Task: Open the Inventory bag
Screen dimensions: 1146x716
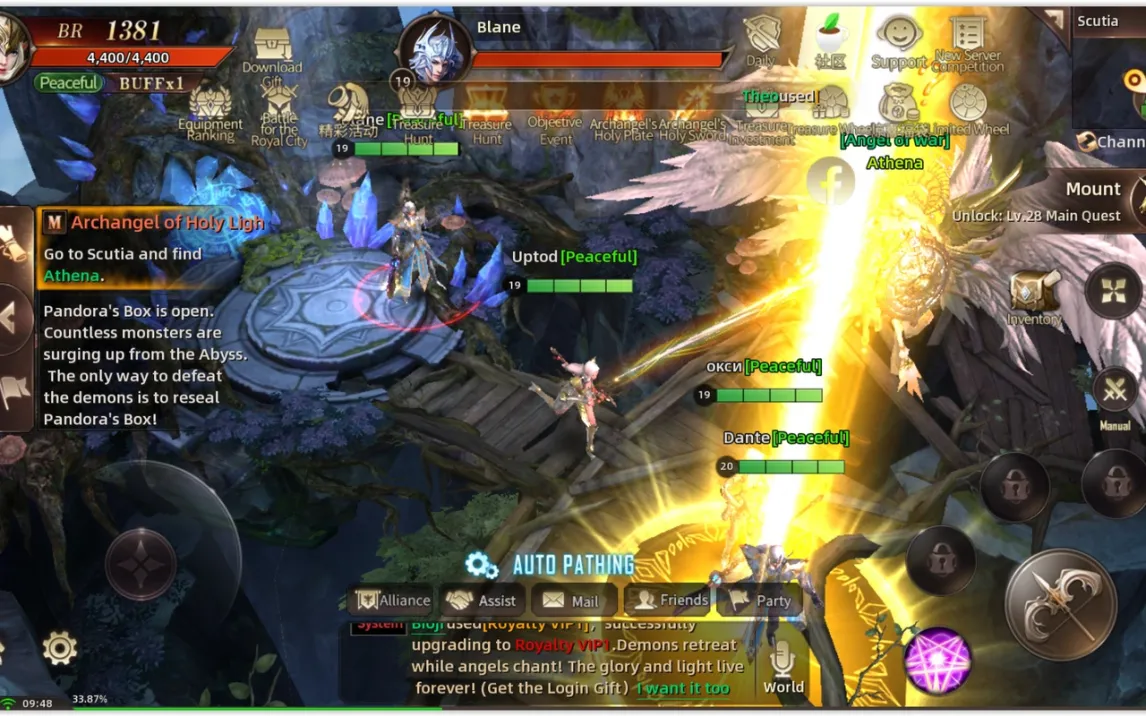Action: (1034, 294)
